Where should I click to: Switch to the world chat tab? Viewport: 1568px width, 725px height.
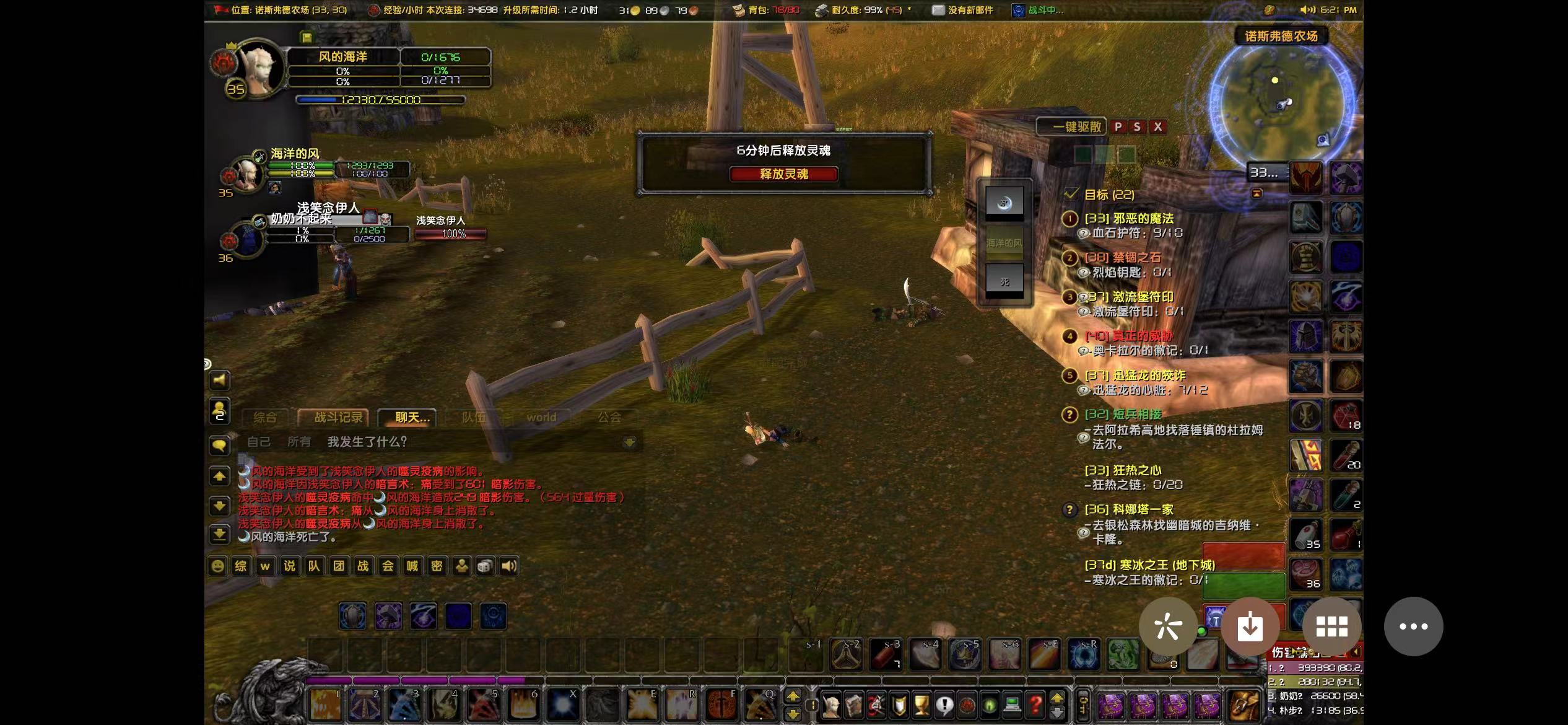pos(541,418)
